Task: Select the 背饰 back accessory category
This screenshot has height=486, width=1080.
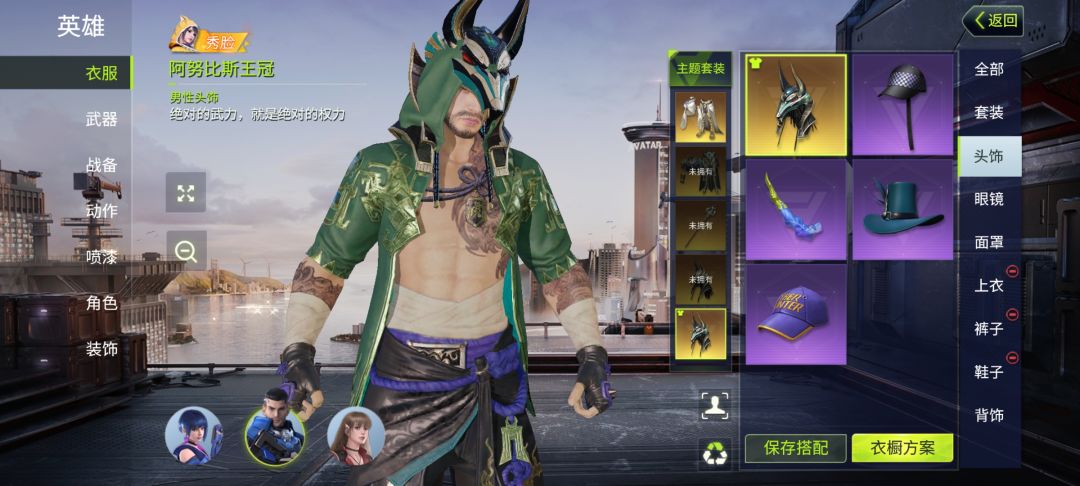Action: pos(989,415)
